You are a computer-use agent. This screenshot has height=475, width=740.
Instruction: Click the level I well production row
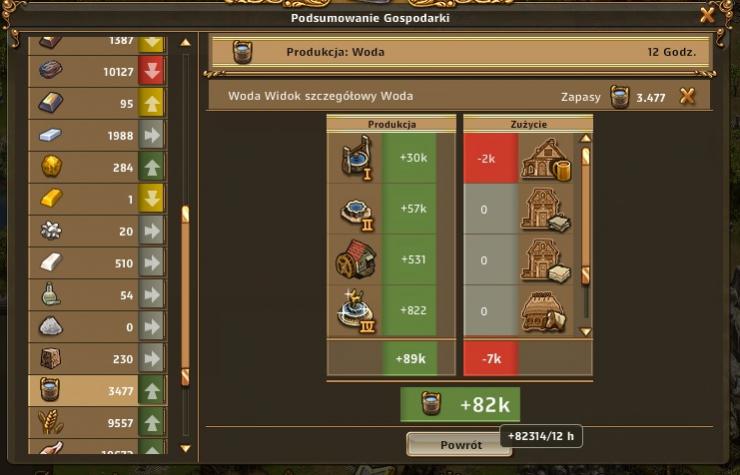[390, 158]
